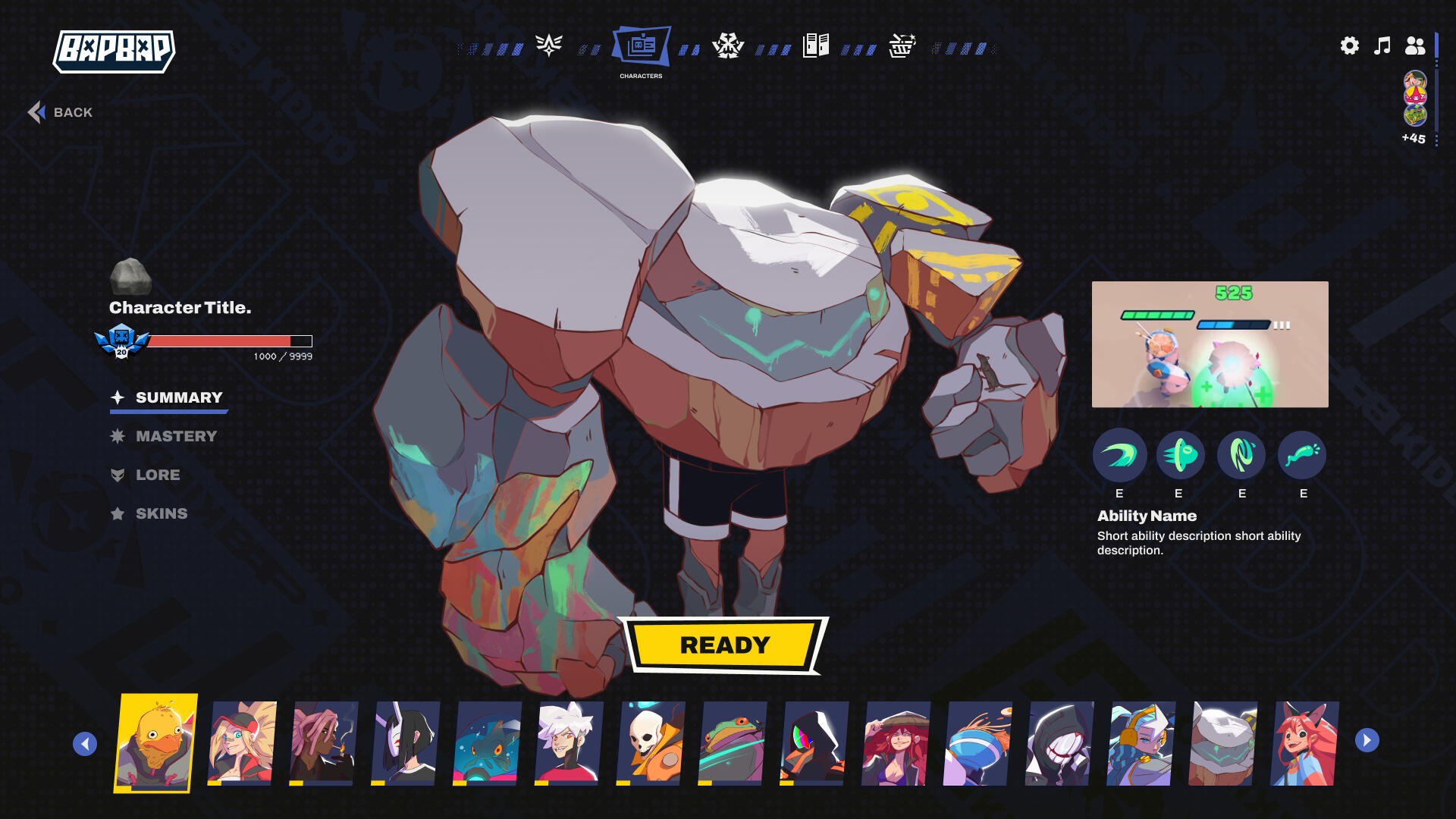The width and height of the screenshot is (1456, 819).
Task: Select the green swirl ability icon
Action: [1241, 456]
